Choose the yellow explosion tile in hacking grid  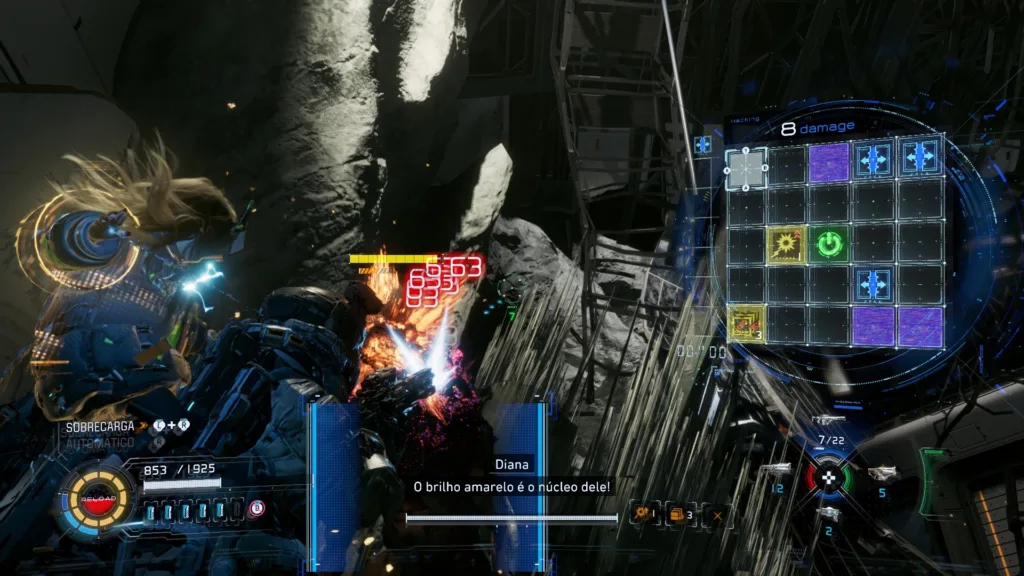(787, 244)
